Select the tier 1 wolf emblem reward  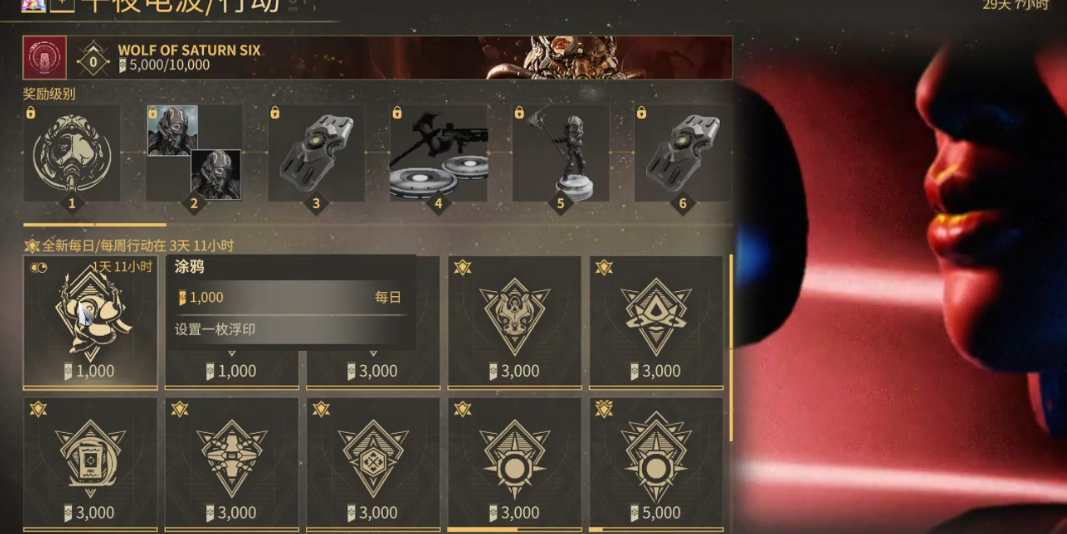[71, 157]
